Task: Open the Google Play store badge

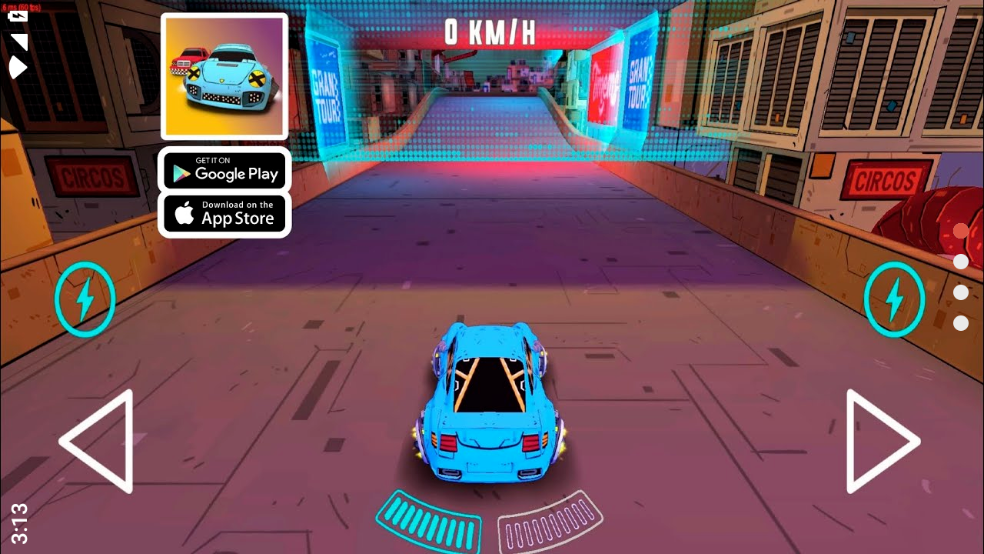Action: pyautogui.click(x=225, y=172)
